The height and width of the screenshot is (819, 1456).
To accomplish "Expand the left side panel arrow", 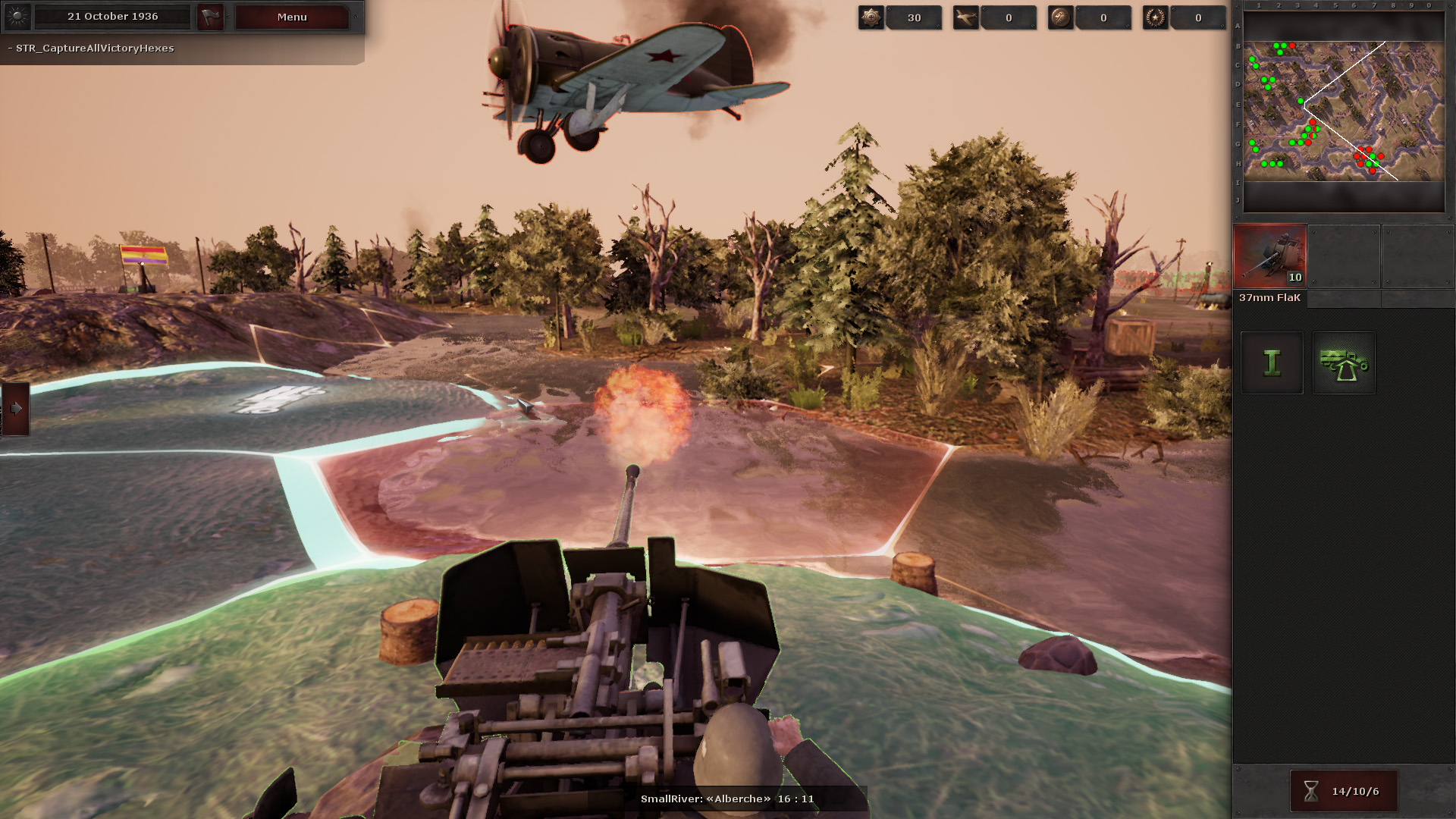I will [16, 409].
